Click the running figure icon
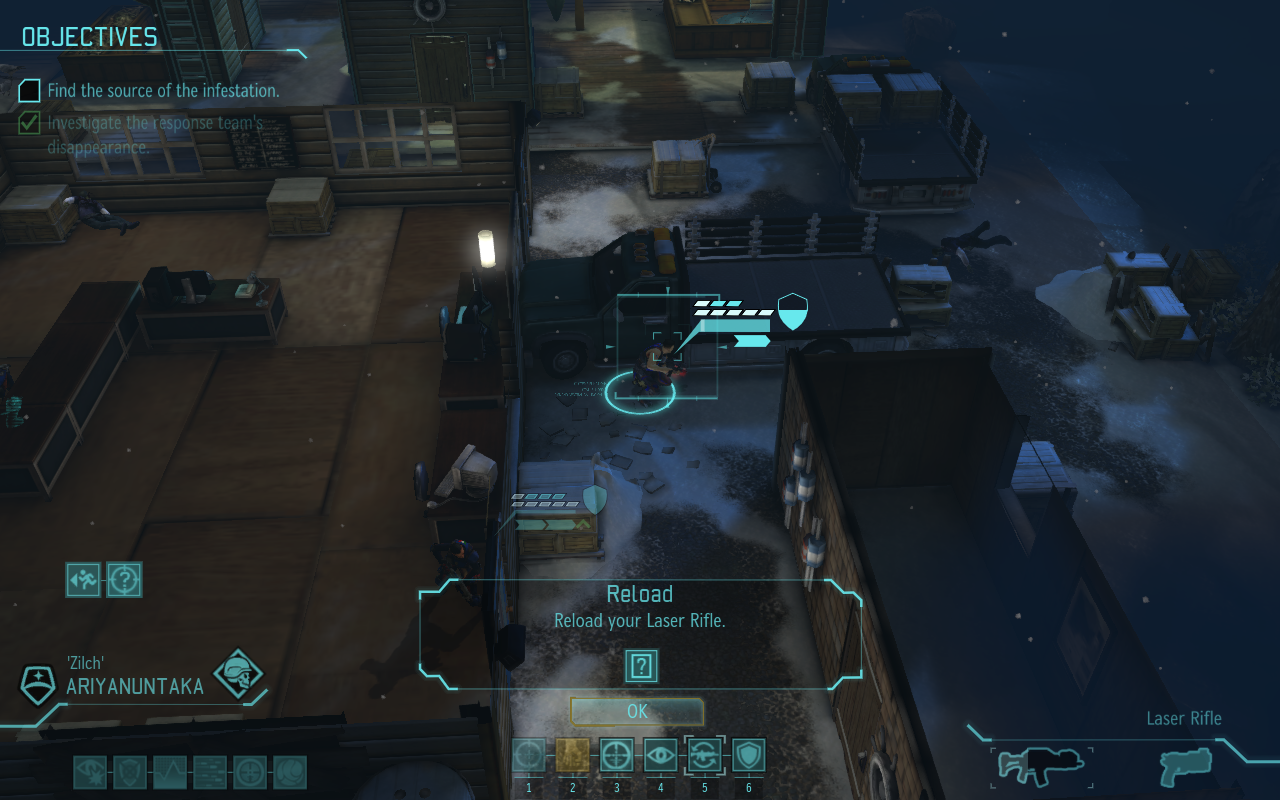This screenshot has height=800, width=1280. tap(83, 579)
